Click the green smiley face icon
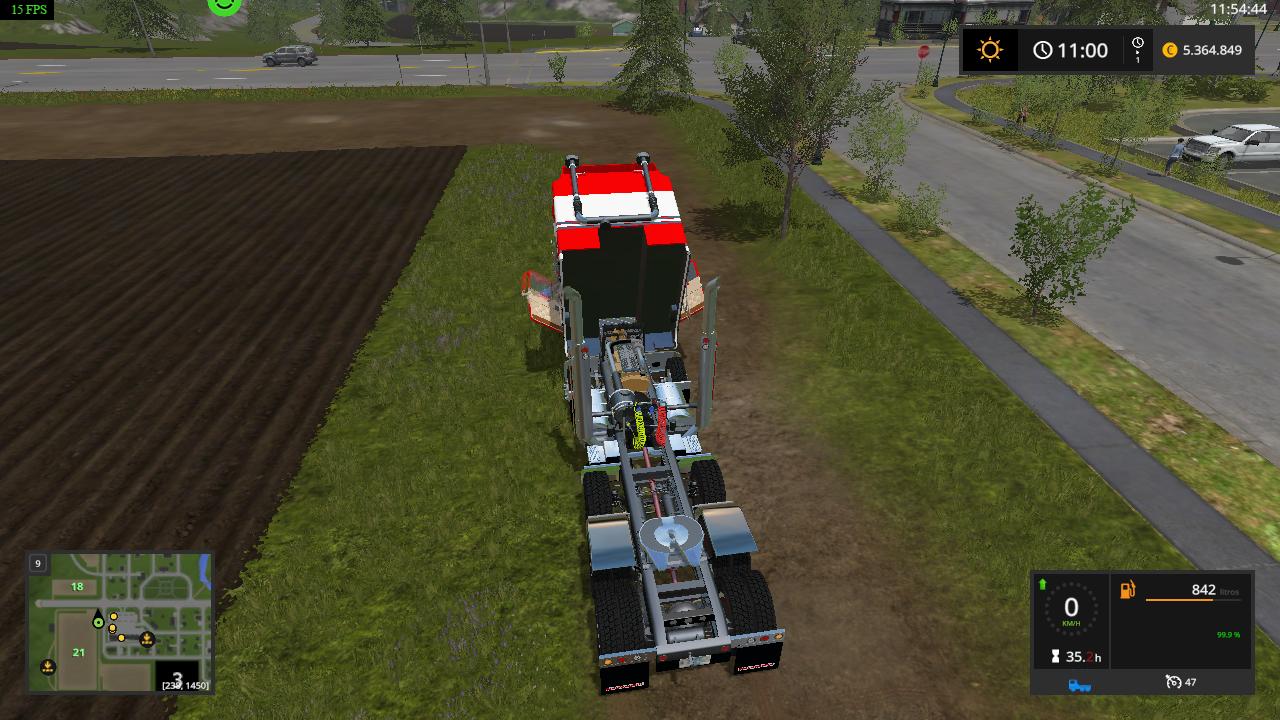Screen dimensions: 1280x720 click(225, 5)
